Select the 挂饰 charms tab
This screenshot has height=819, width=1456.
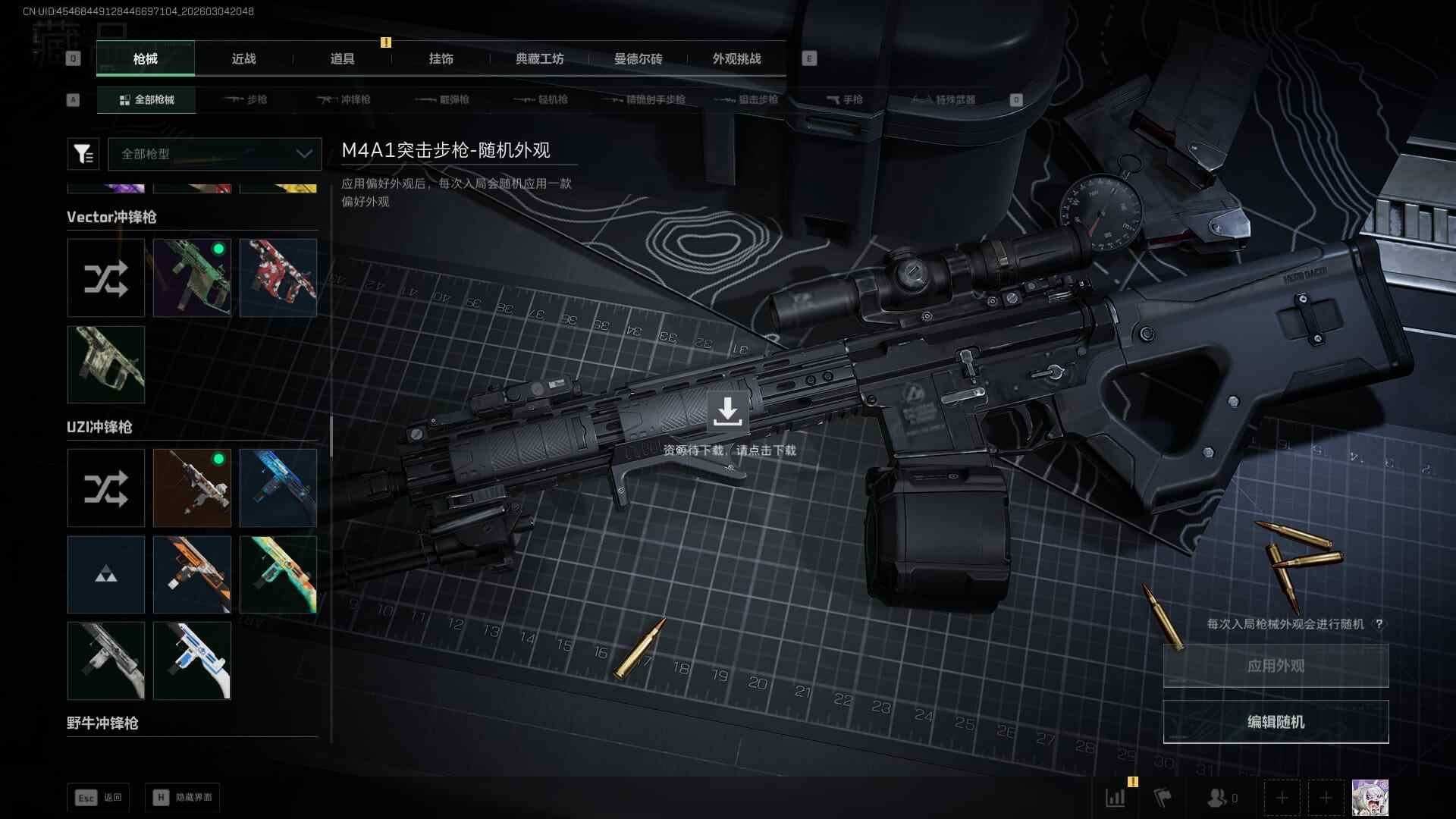(441, 58)
